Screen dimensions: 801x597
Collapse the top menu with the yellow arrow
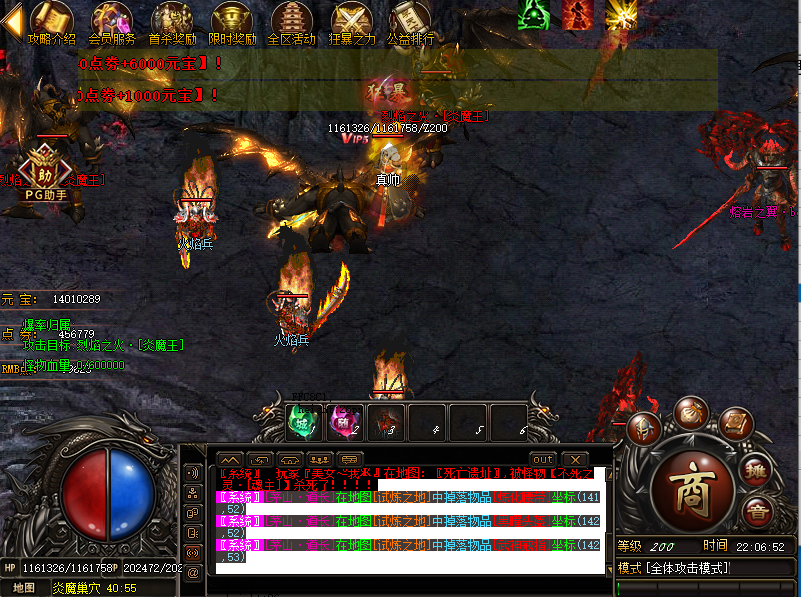(11, 24)
